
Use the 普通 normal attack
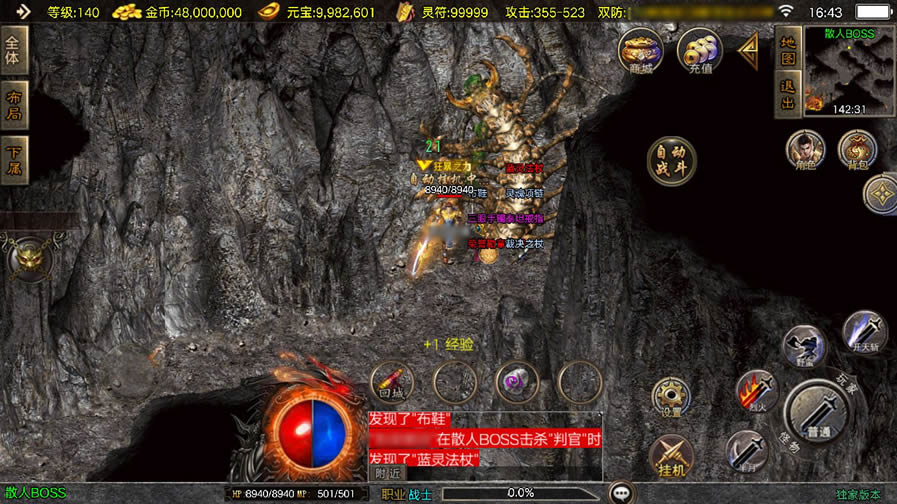pyautogui.click(x=820, y=414)
